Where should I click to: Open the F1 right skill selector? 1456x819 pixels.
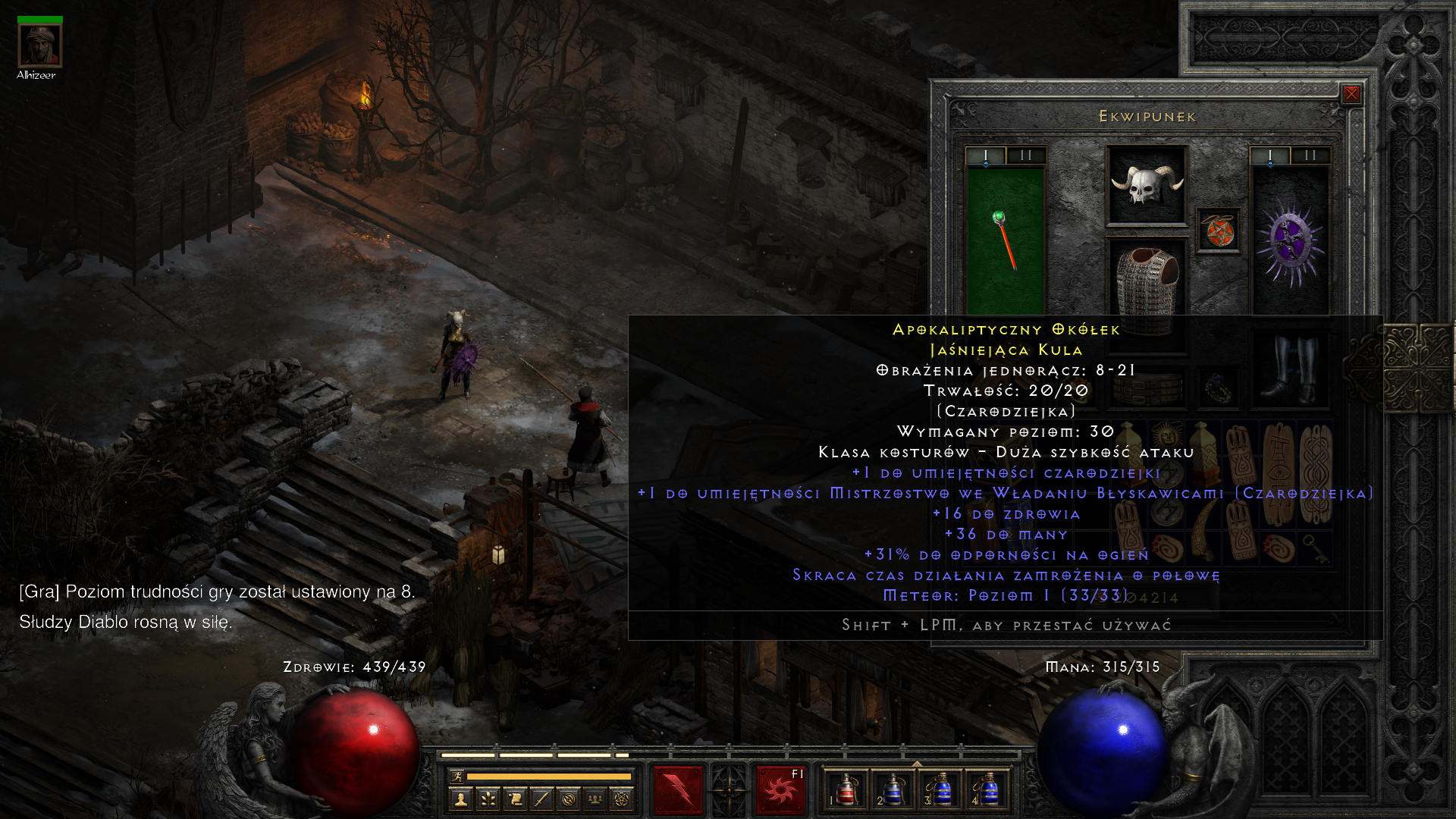(x=780, y=789)
